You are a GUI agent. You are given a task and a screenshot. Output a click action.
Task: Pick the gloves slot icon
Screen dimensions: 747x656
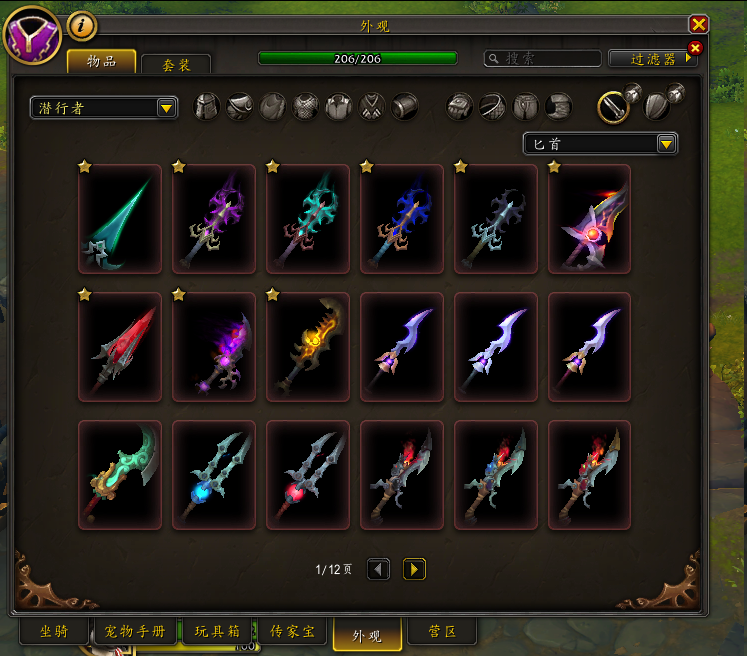(459, 106)
